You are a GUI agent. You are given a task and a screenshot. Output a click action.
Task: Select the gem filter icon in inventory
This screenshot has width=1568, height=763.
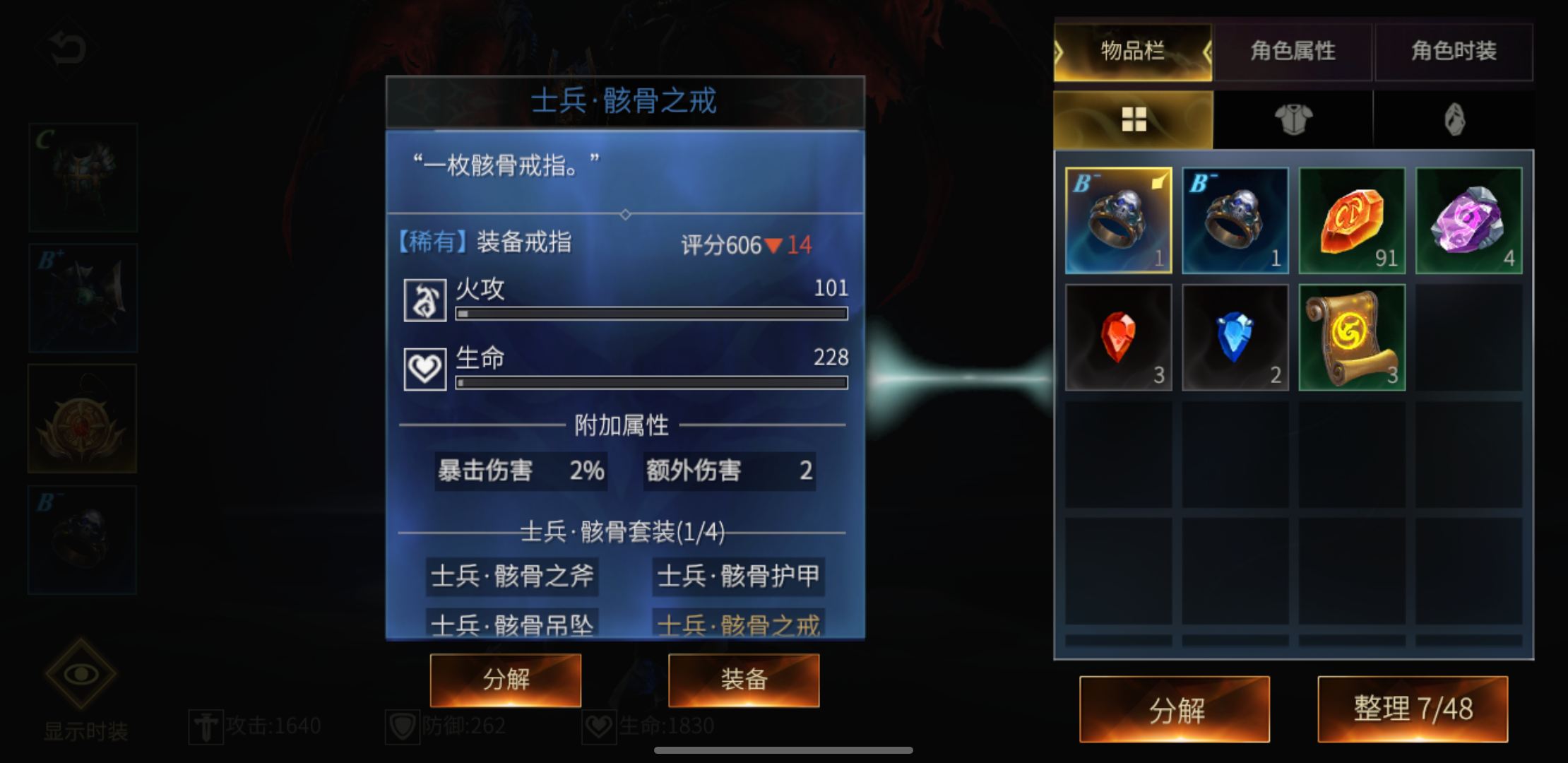[x=1454, y=119]
